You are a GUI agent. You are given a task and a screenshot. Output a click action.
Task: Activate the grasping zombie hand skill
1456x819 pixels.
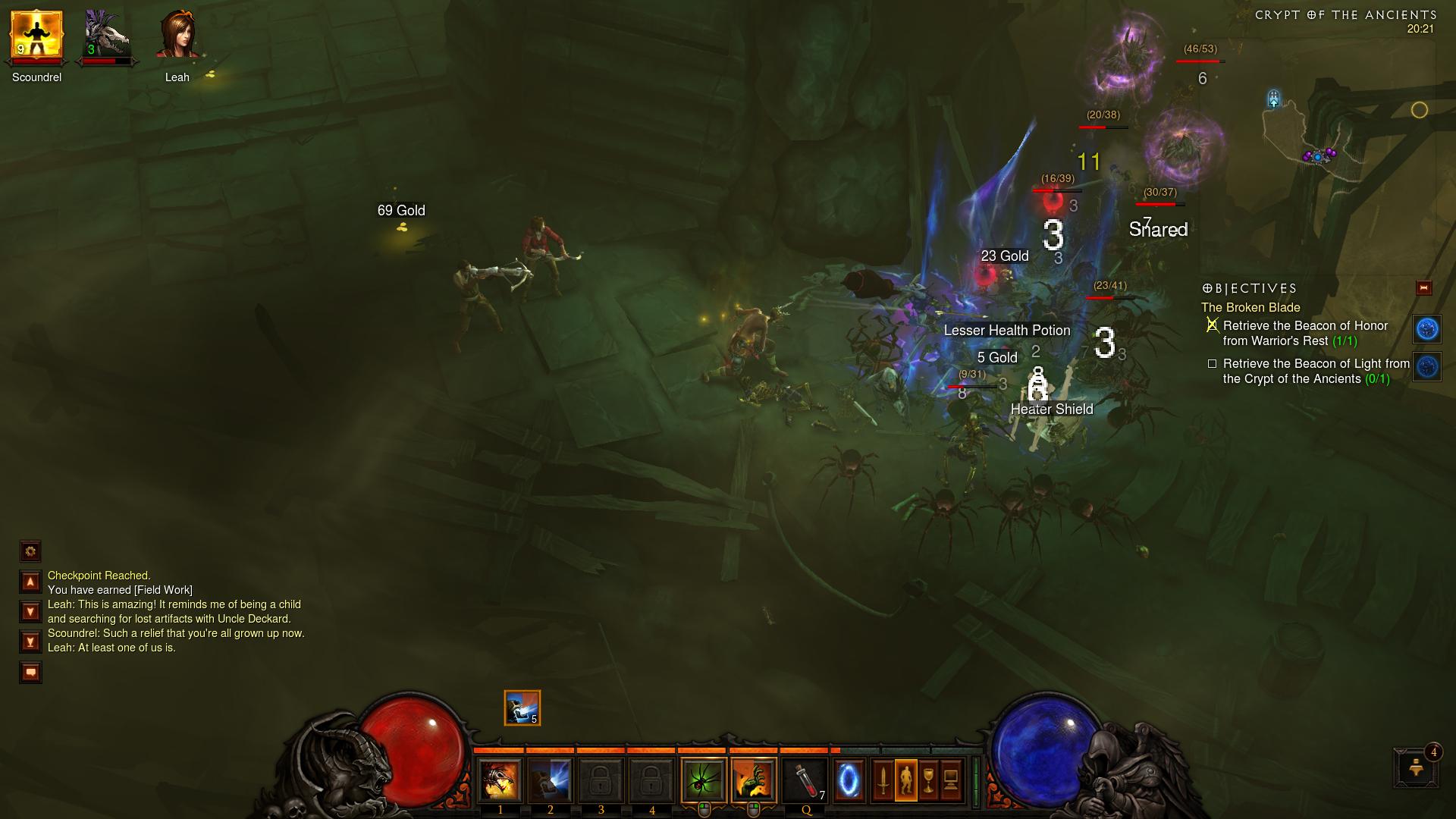coord(754,781)
